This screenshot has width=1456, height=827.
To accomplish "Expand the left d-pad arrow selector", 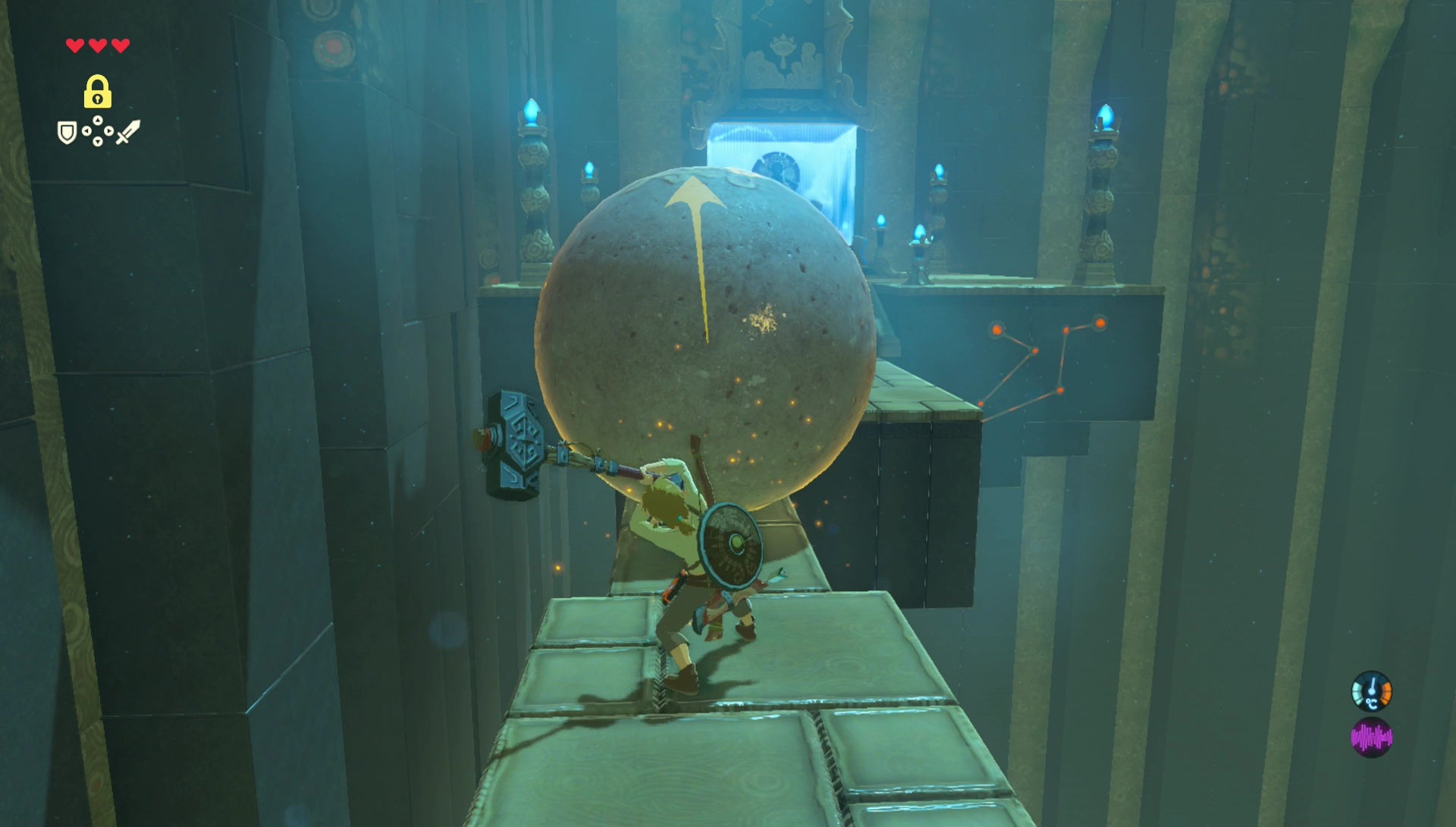I will pos(86,130).
